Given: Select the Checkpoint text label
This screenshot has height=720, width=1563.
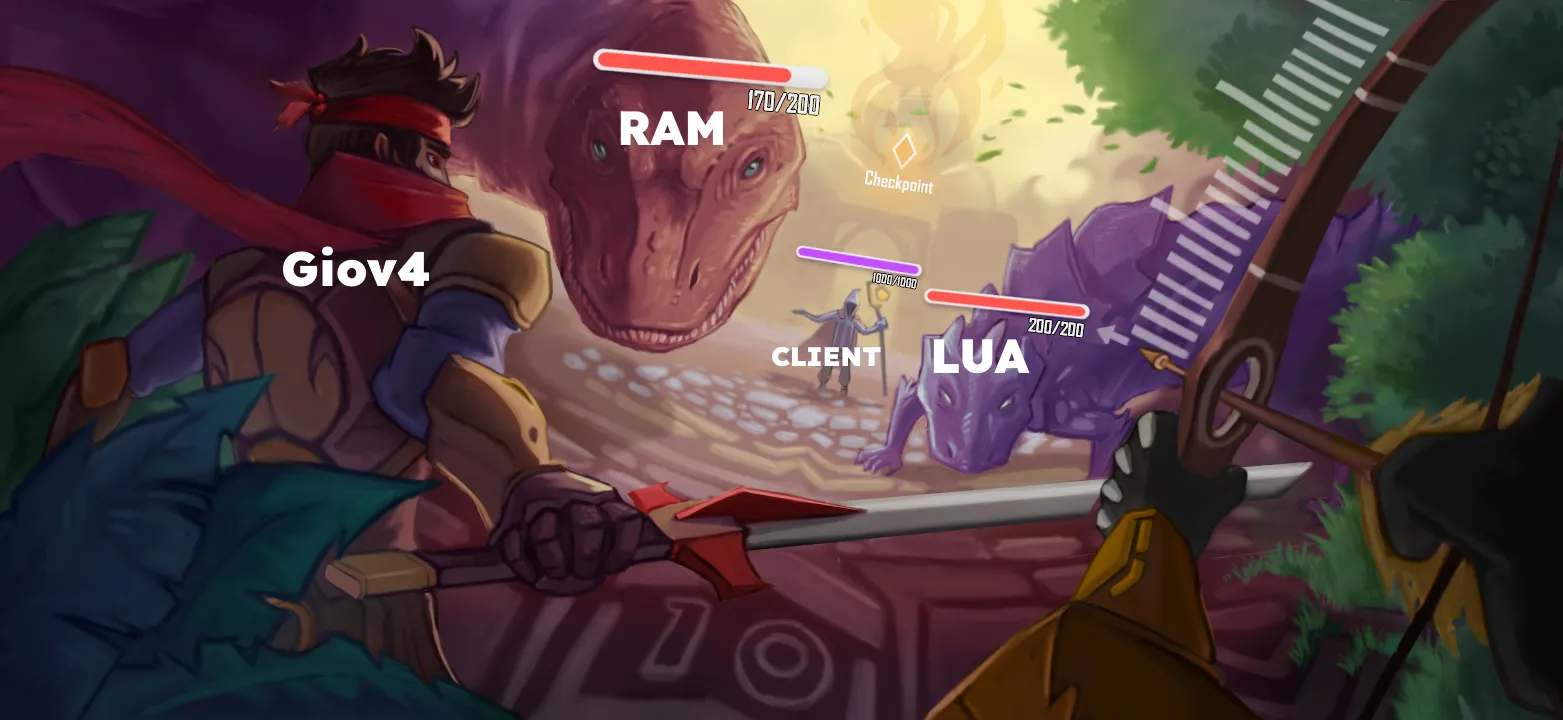Looking at the screenshot, I should pos(899,183).
